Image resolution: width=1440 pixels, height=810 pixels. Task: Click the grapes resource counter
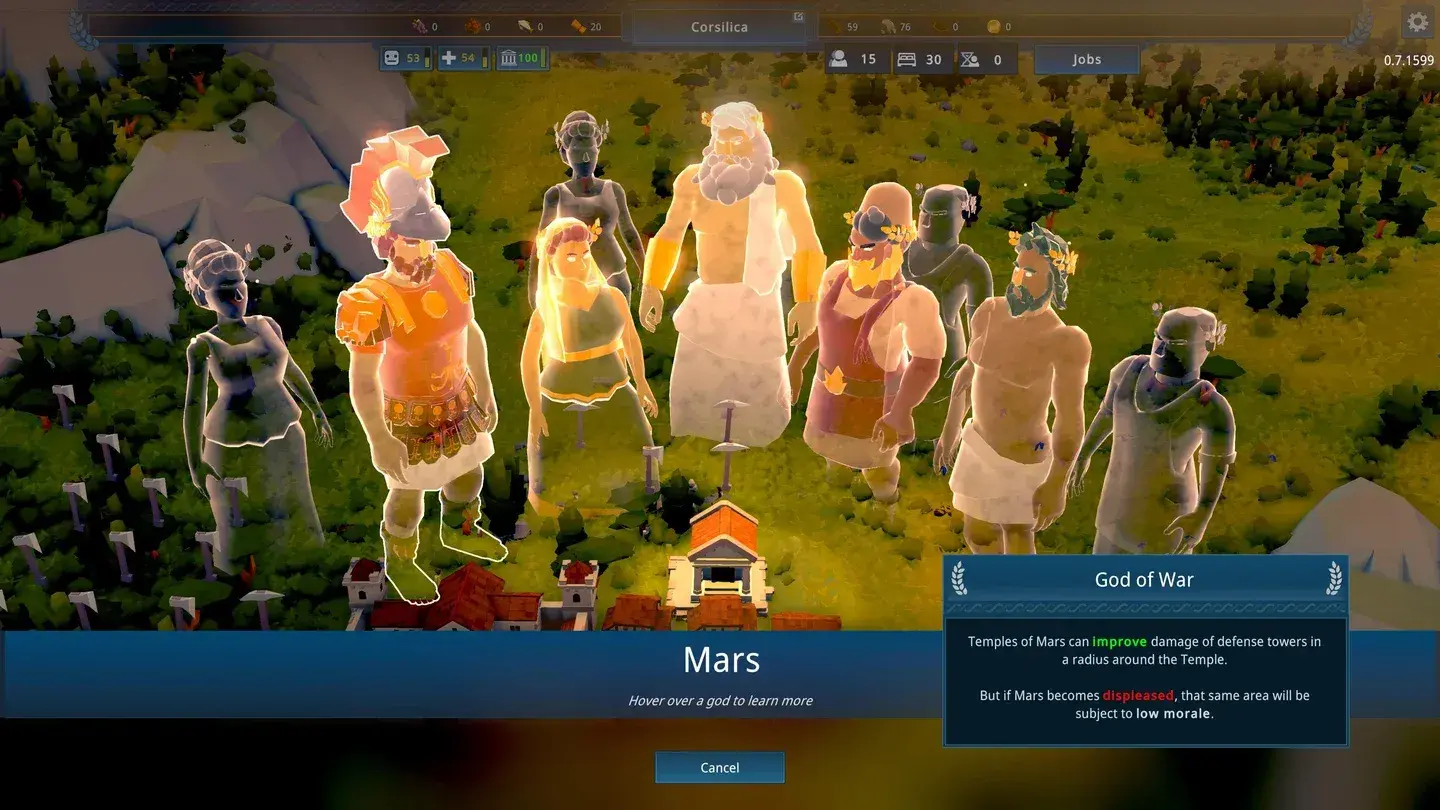coord(419,27)
